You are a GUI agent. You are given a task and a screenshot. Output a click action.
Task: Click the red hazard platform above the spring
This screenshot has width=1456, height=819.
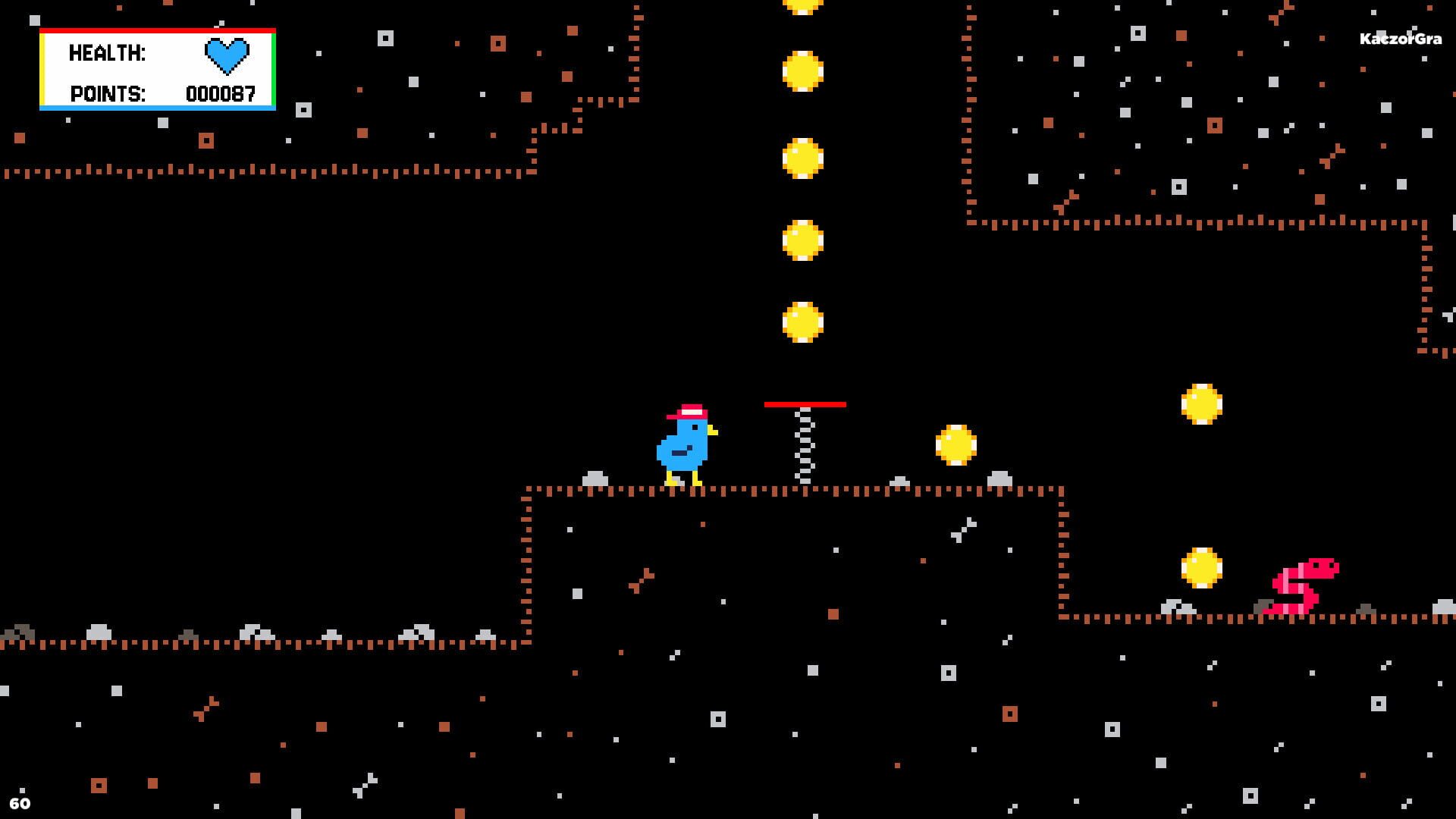point(805,404)
